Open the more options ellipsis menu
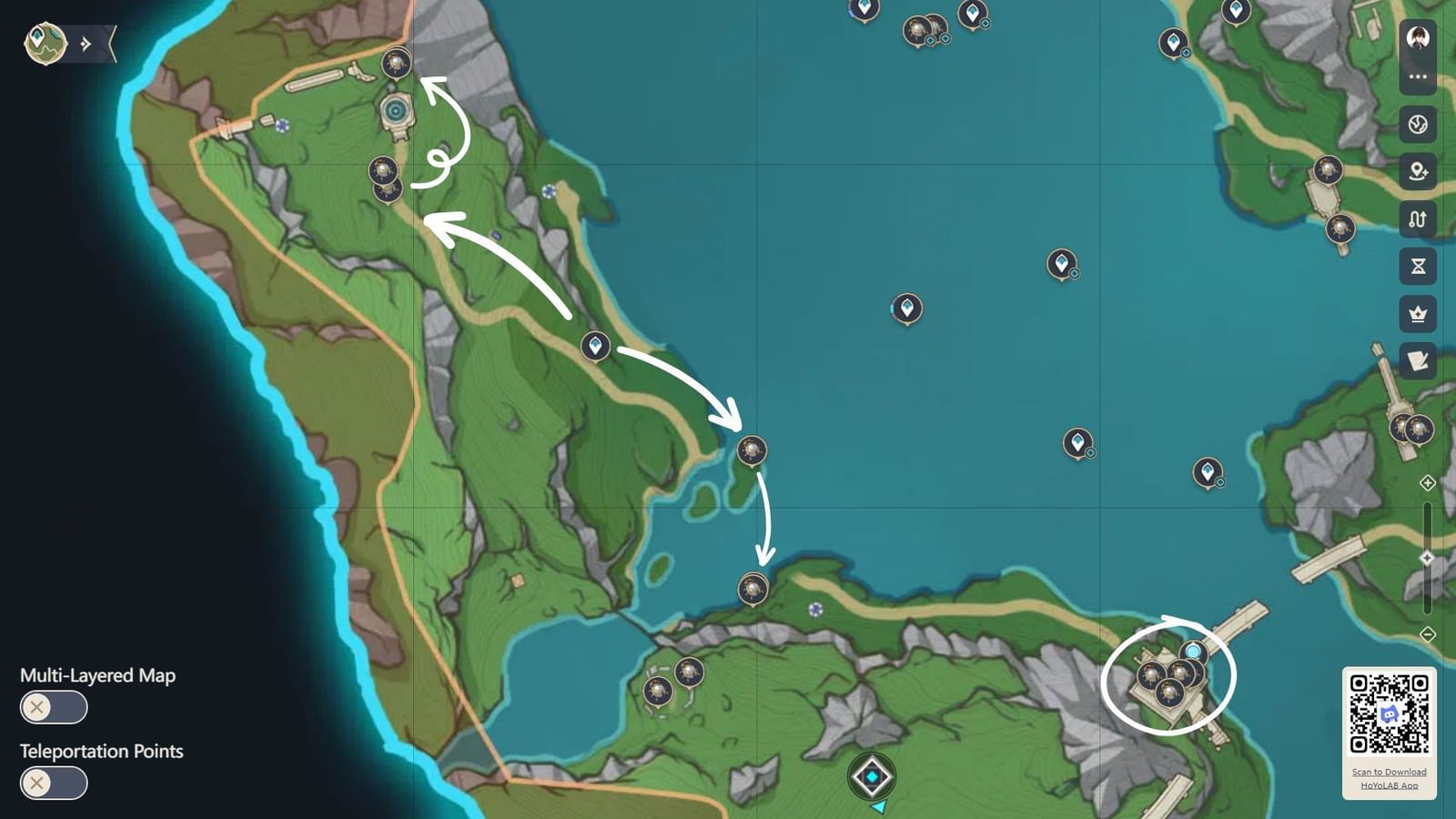 (1417, 76)
